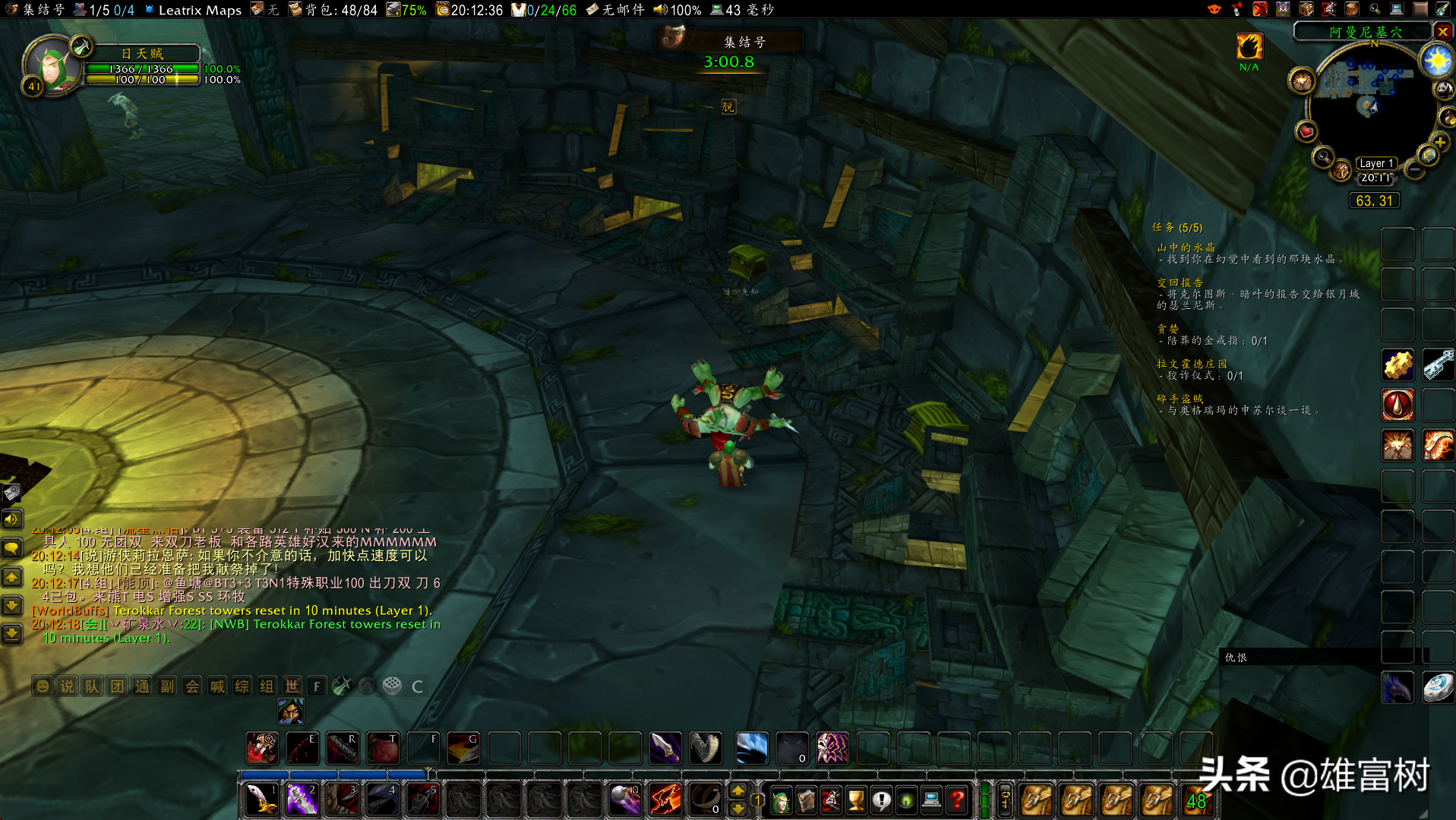Use the red potion flask slot
This screenshot has width=1456, height=820.
pyautogui.click(x=1398, y=405)
